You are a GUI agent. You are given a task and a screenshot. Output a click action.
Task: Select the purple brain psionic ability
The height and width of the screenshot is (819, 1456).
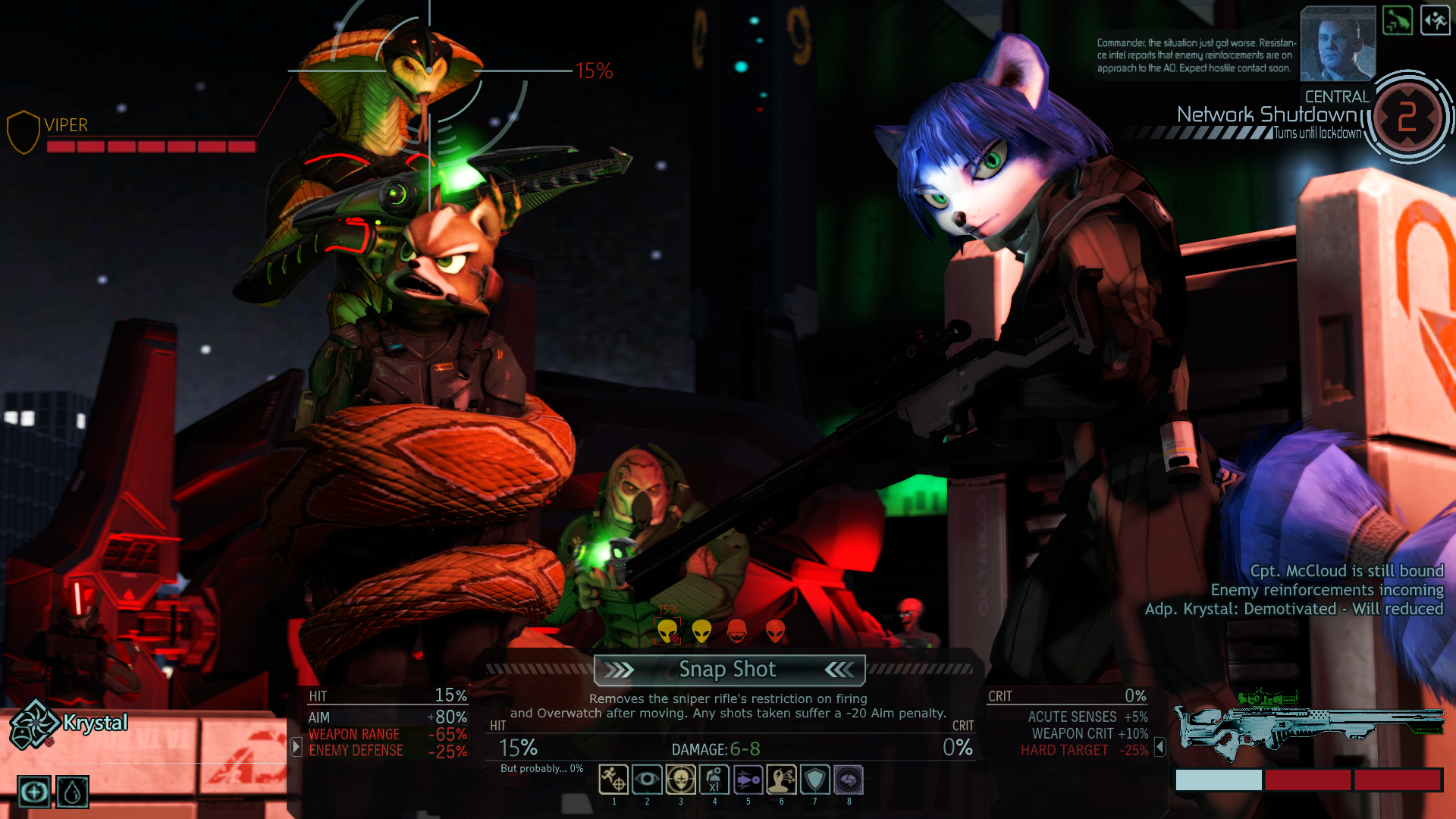(x=849, y=779)
